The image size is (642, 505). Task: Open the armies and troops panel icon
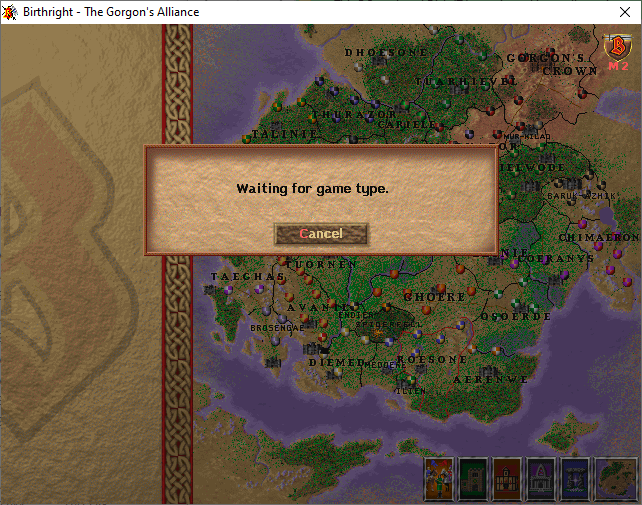[x=439, y=478]
